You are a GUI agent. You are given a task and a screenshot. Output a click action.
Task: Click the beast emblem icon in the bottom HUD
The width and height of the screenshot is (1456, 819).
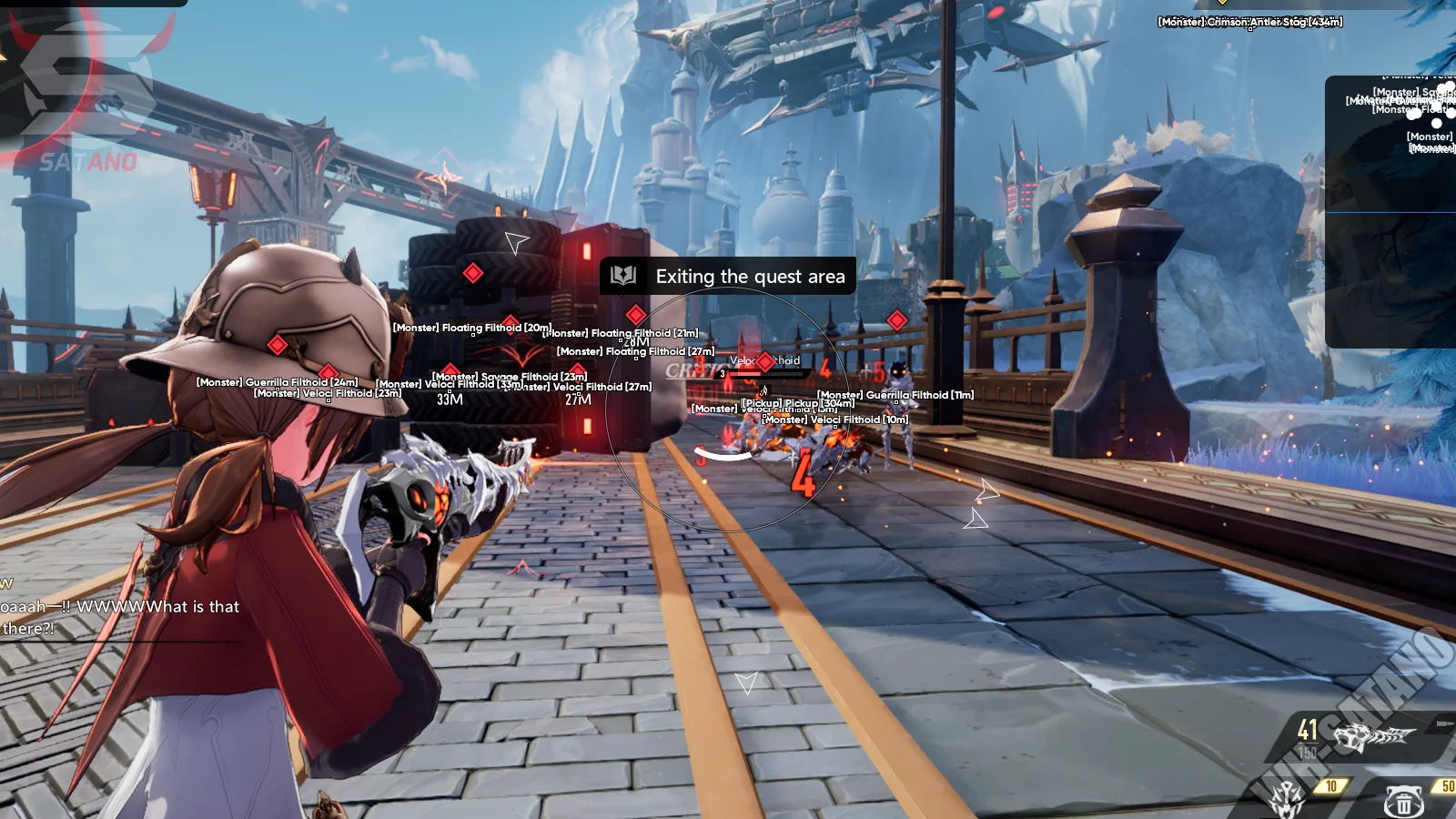1285,799
